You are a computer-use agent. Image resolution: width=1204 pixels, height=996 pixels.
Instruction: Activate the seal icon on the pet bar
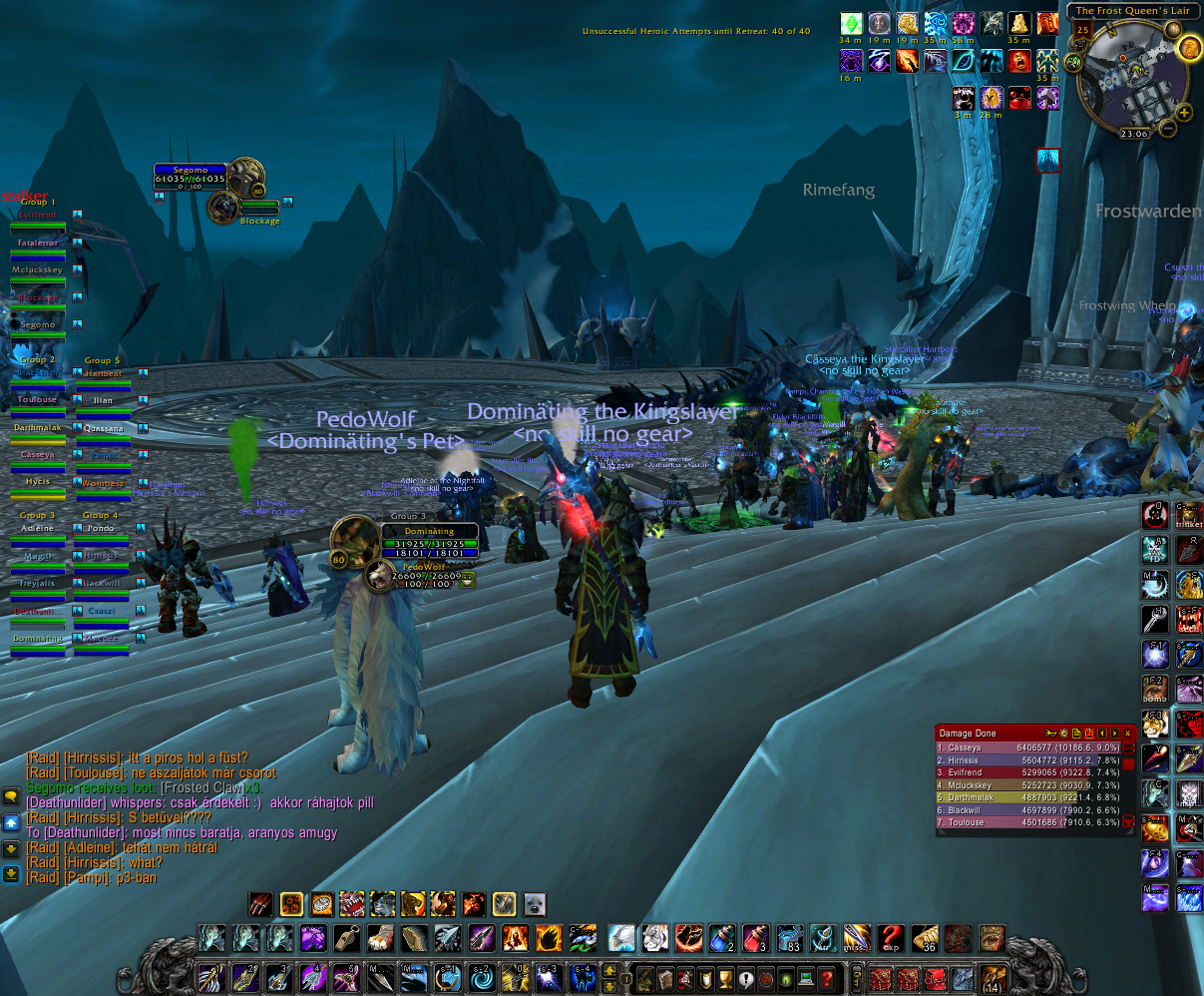click(535, 904)
